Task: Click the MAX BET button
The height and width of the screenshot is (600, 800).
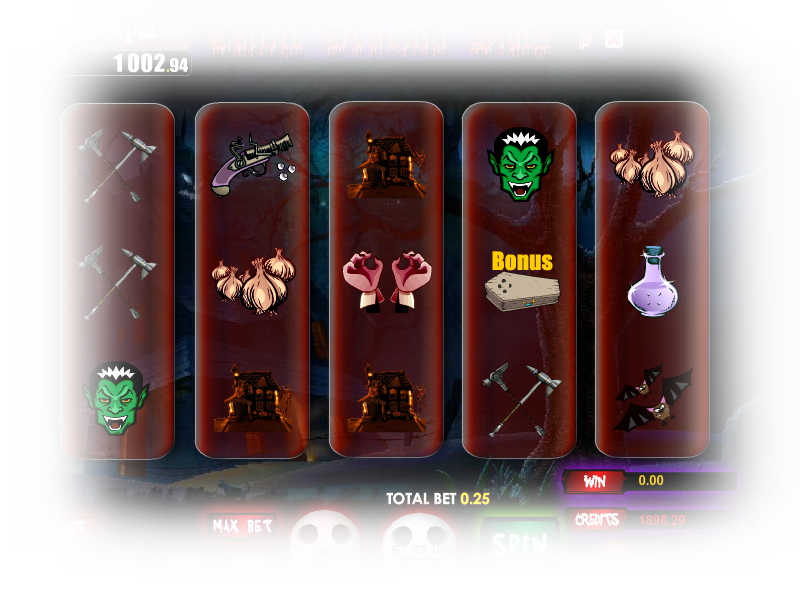Action: pyautogui.click(x=242, y=526)
